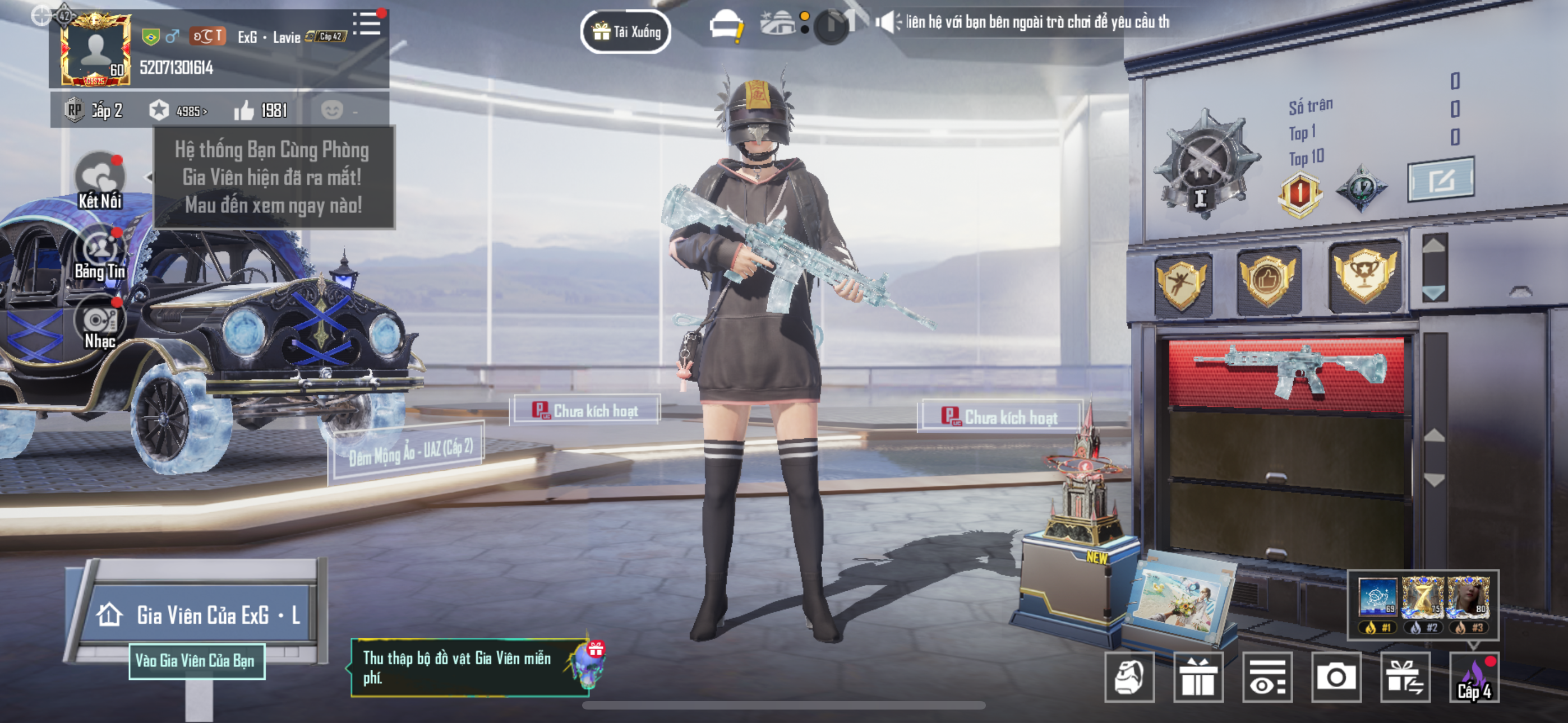Give a thumbs-up like to the profile
The height and width of the screenshot is (723, 1568).
244,110
